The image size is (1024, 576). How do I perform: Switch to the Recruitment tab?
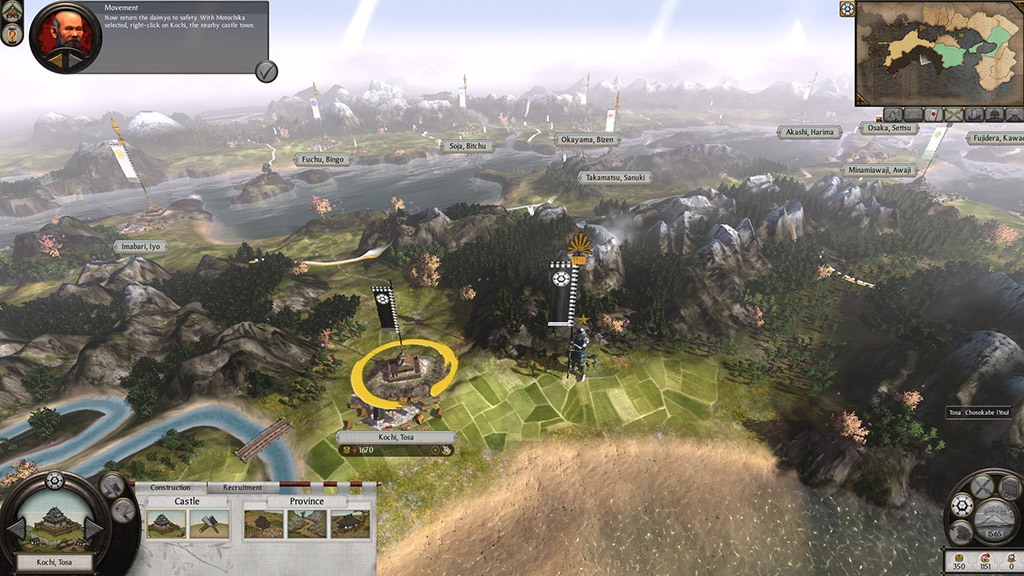(x=243, y=488)
